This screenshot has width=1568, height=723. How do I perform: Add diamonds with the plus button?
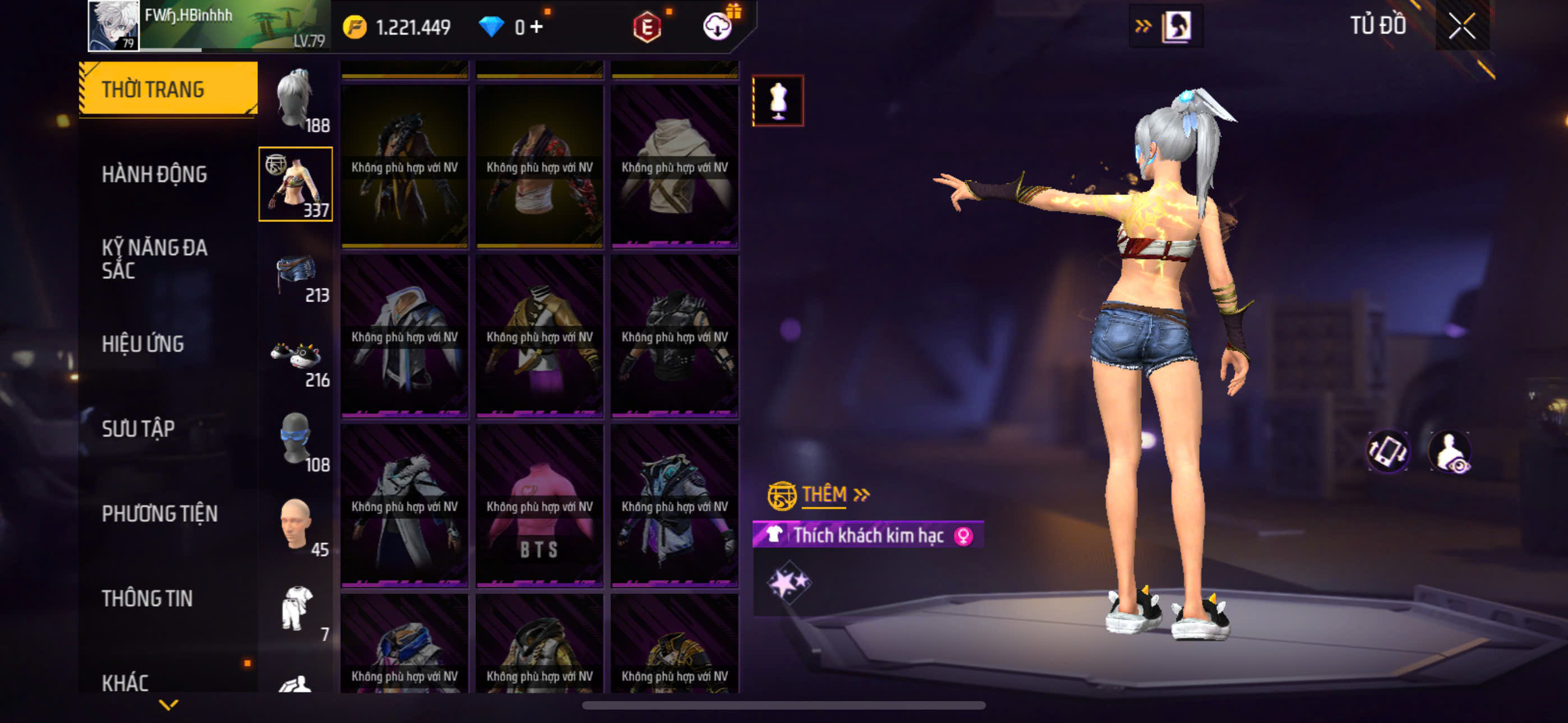tap(536, 27)
